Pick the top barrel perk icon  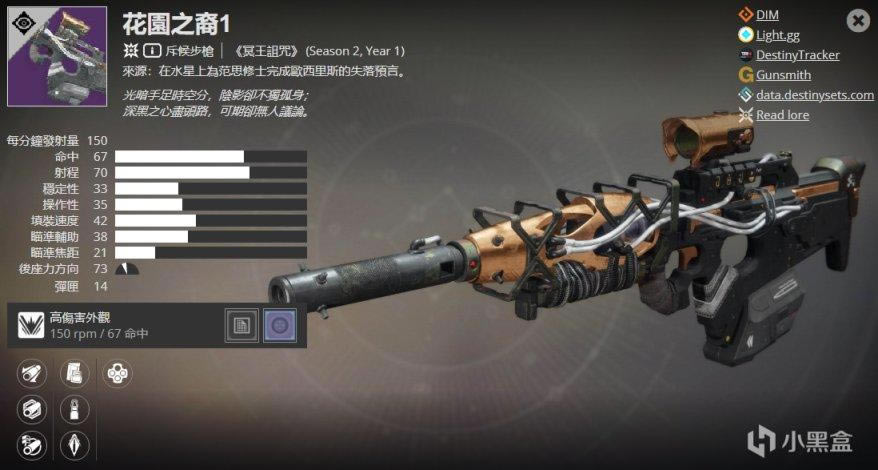[32, 374]
